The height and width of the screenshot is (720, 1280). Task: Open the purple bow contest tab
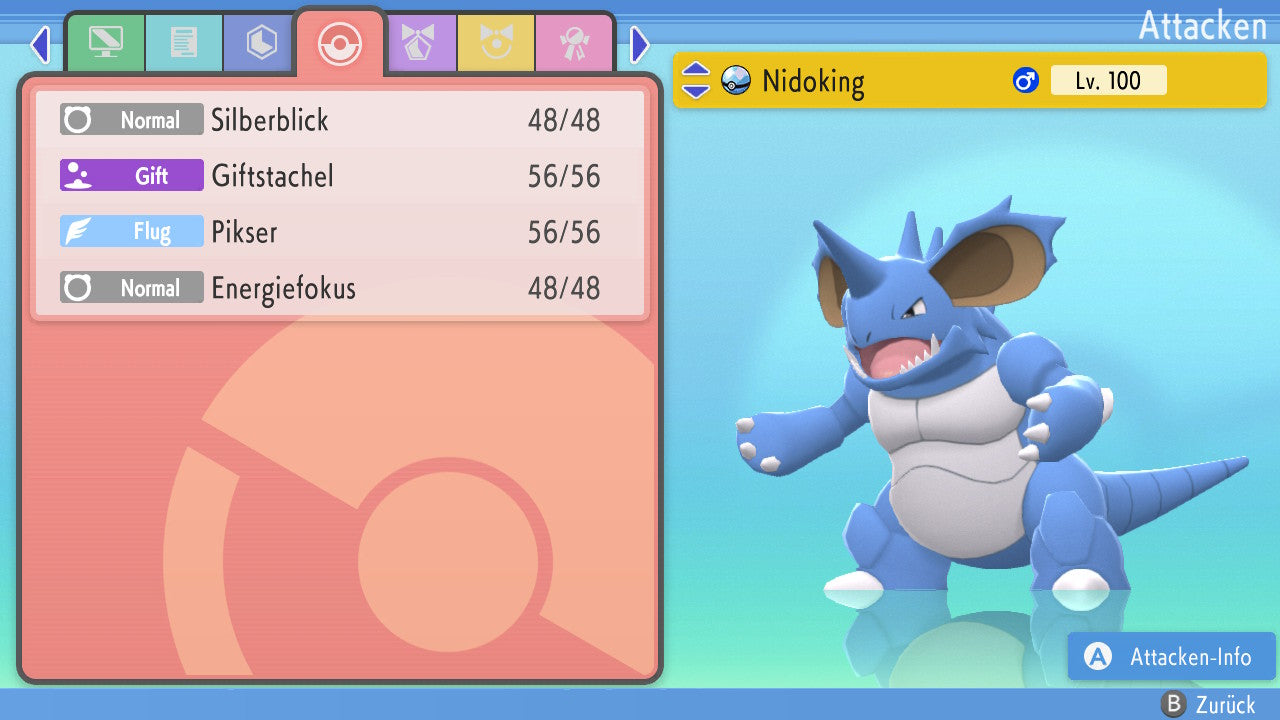419,43
